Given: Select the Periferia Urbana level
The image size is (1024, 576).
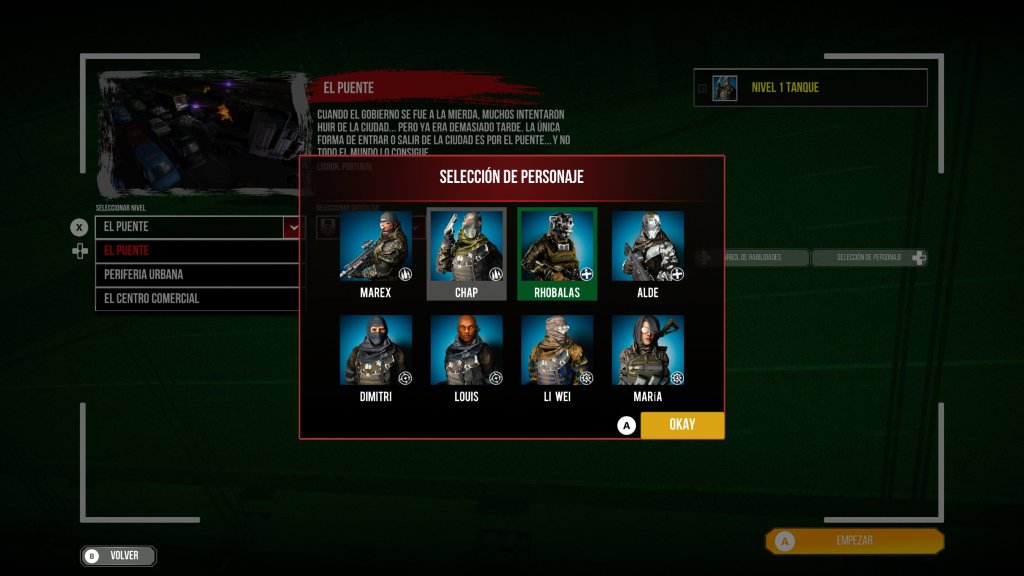Looking at the screenshot, I should [x=198, y=274].
